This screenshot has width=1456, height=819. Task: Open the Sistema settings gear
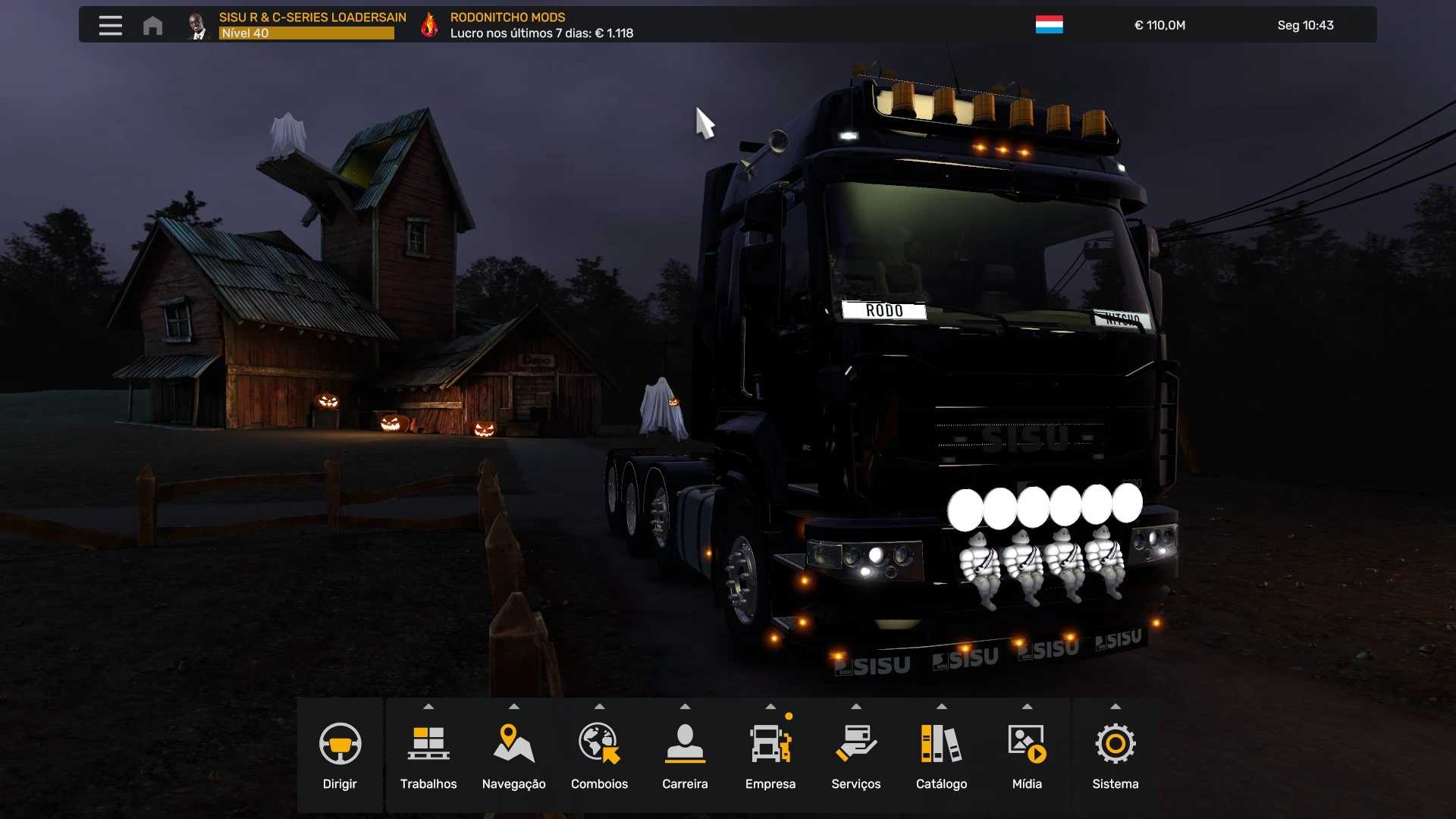pyautogui.click(x=1115, y=755)
